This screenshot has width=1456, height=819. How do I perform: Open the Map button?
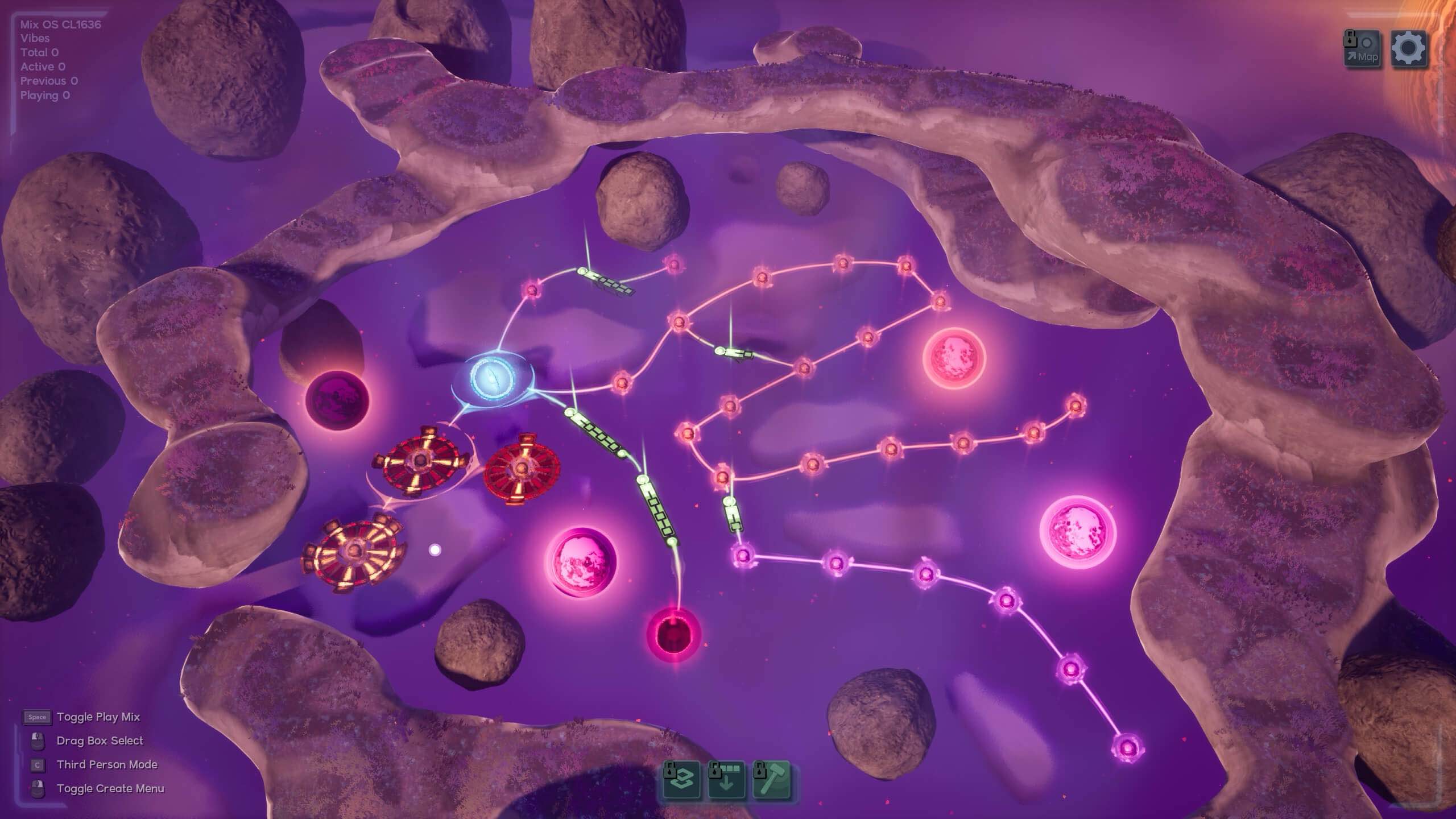click(1362, 49)
